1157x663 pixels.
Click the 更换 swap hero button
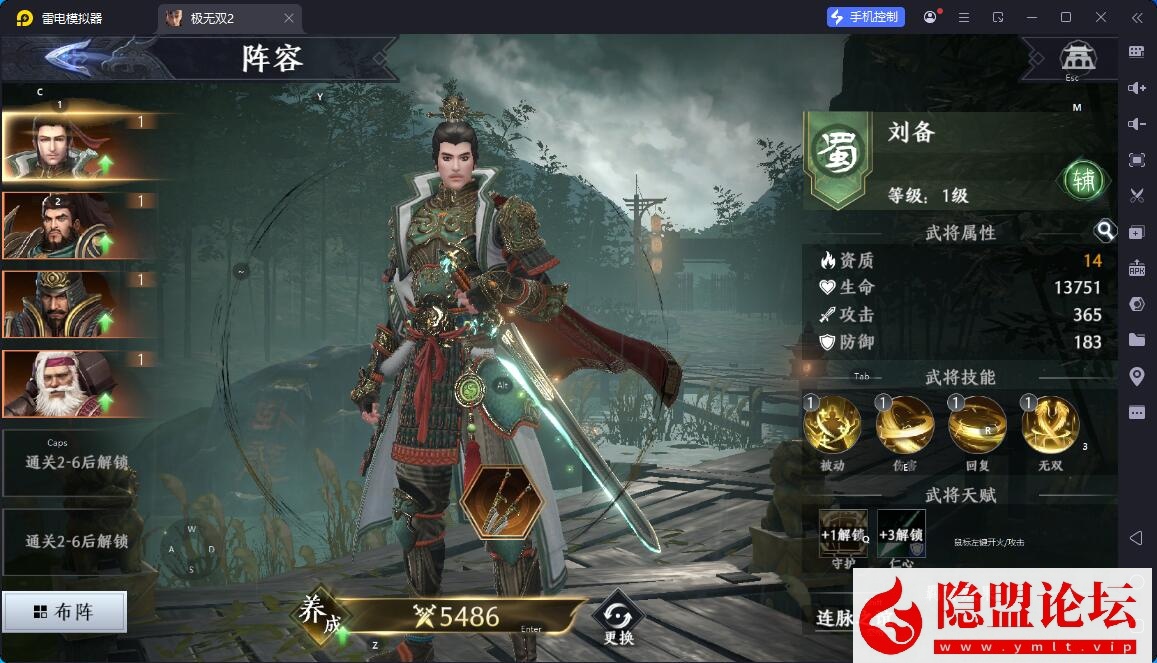(618, 618)
